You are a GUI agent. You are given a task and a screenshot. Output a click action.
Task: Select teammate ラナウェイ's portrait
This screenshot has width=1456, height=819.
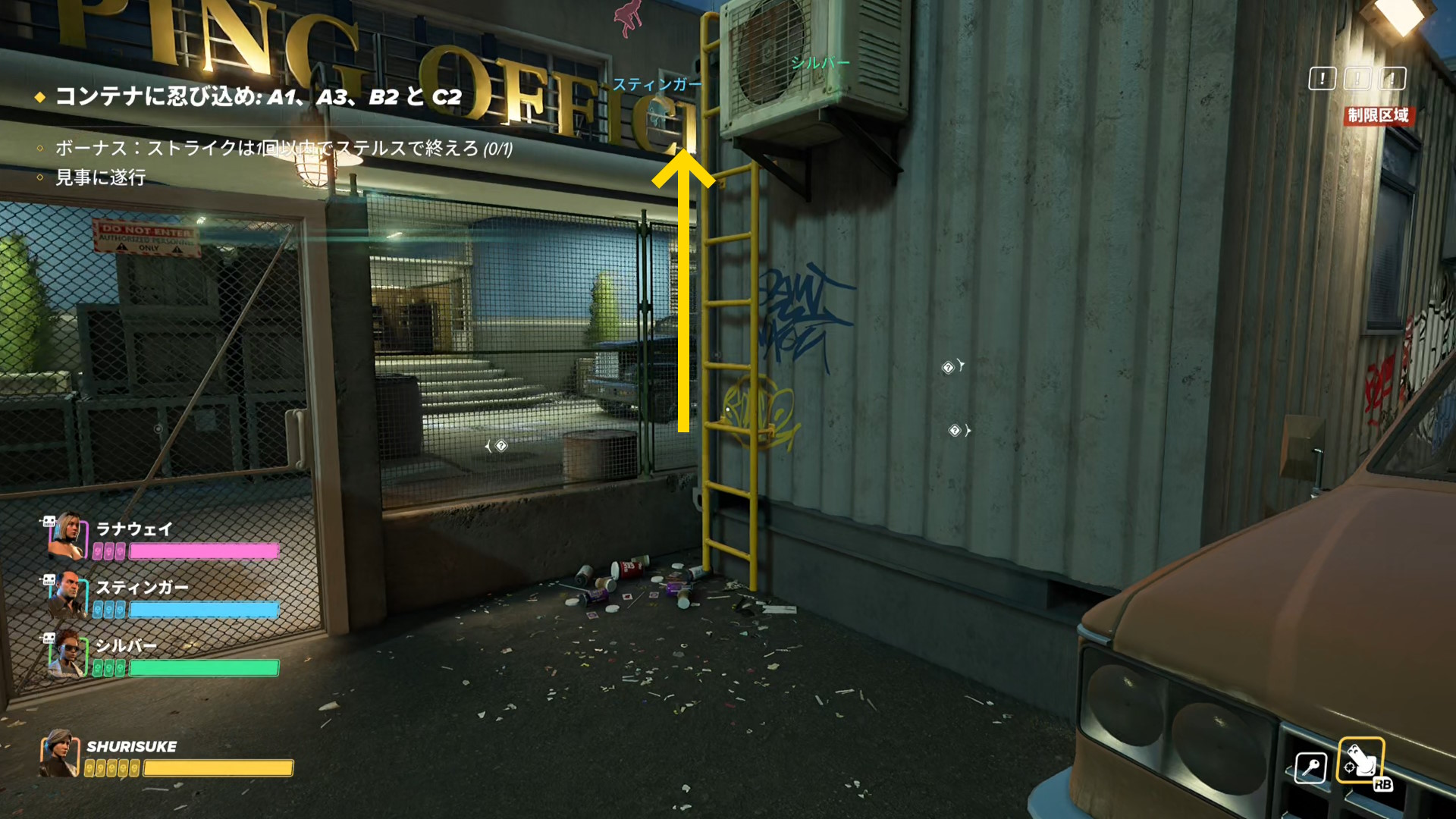[67, 535]
